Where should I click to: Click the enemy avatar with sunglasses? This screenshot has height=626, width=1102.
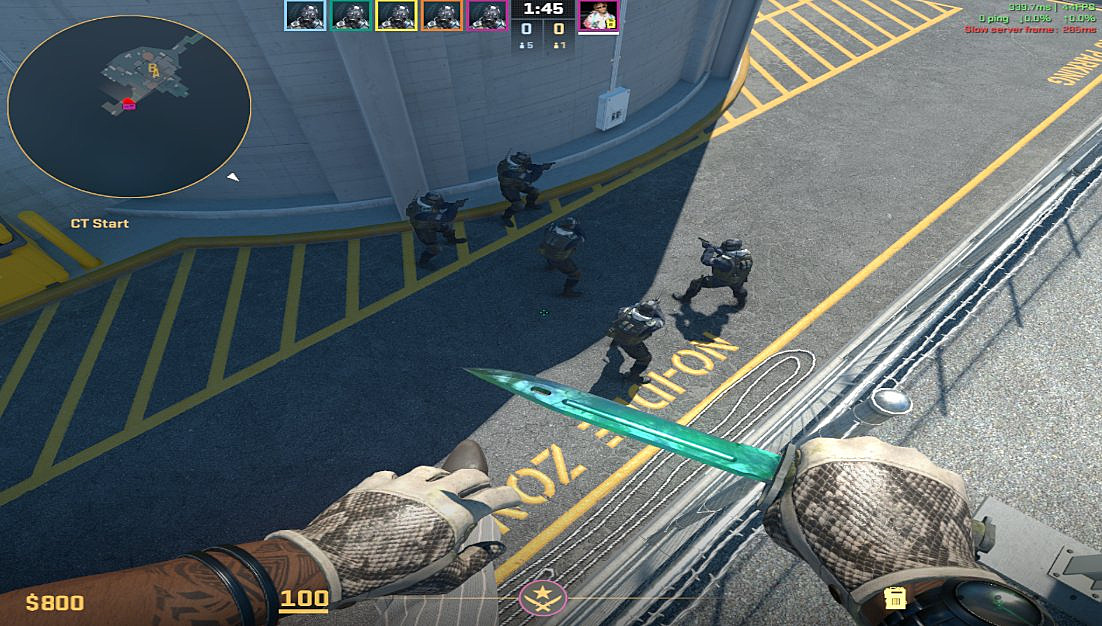pos(599,15)
